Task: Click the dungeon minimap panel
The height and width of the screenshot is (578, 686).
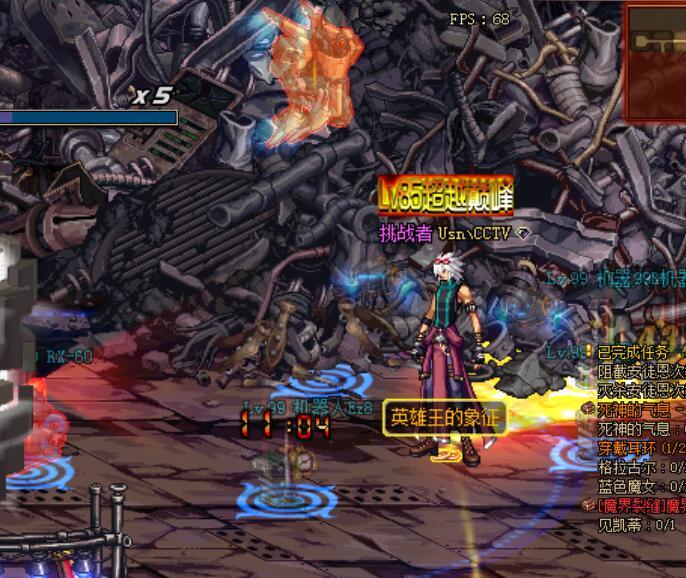Action: [x=655, y=46]
